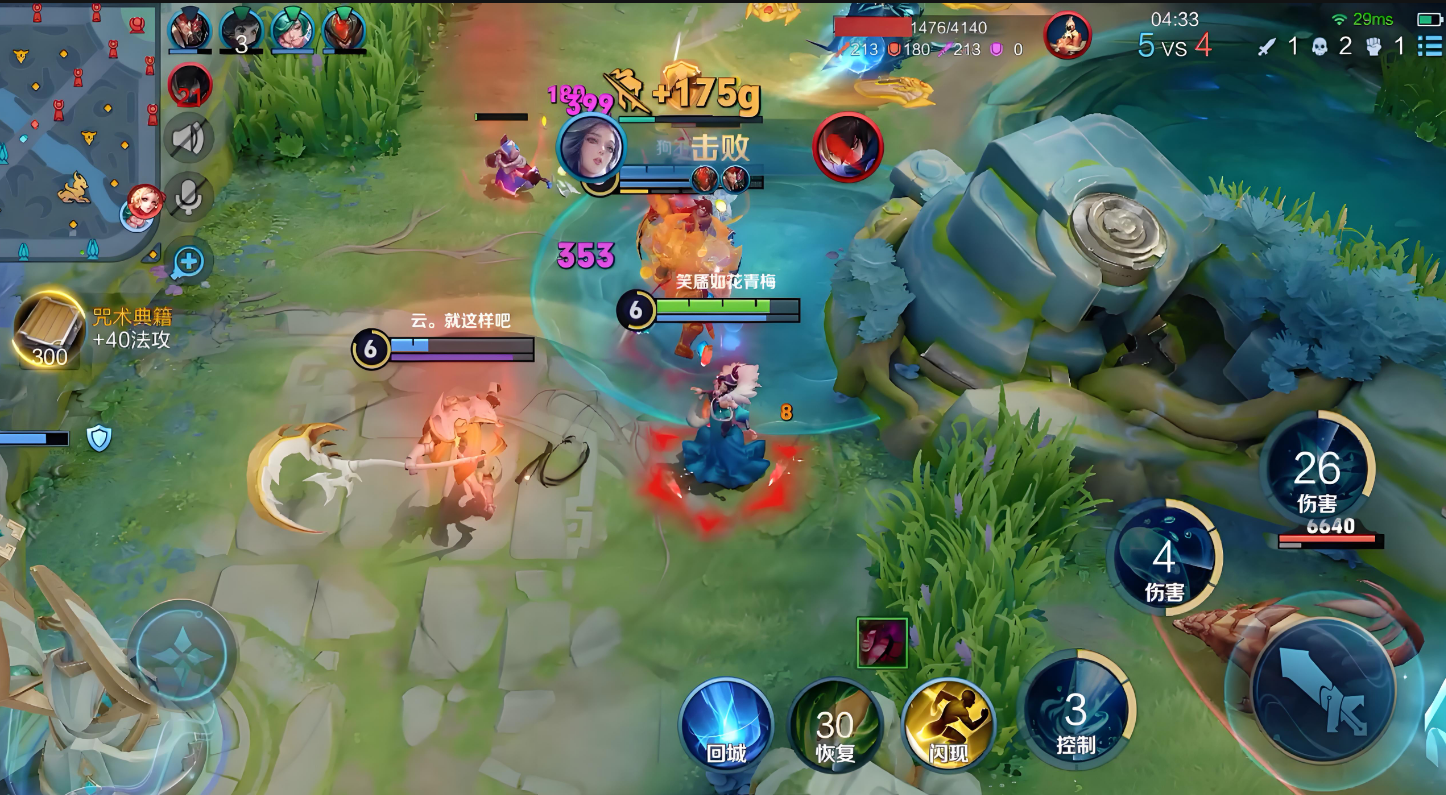Use the 伤害 skill with cooldown 26
This screenshot has height=795, width=1446.
1317,471
